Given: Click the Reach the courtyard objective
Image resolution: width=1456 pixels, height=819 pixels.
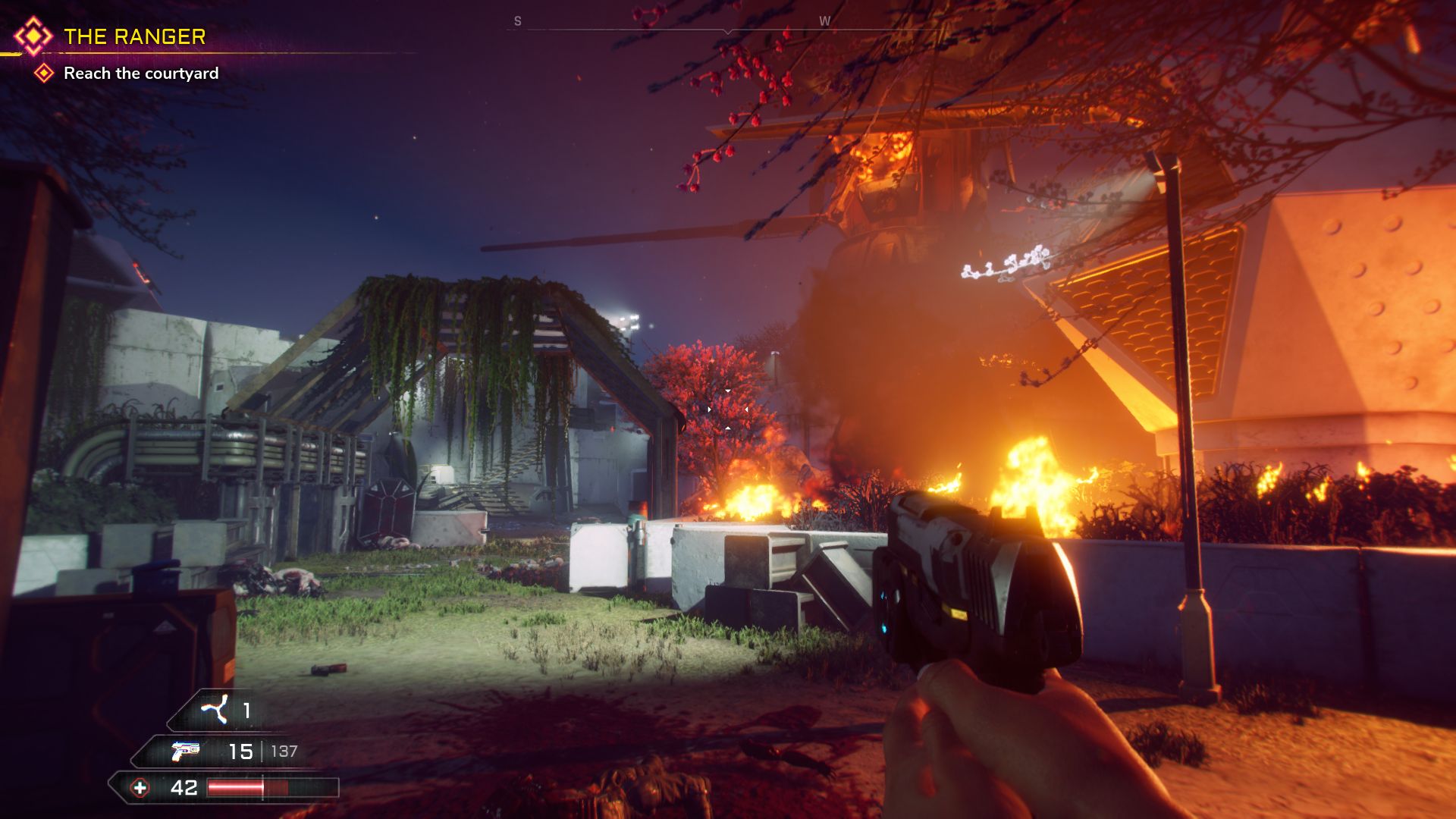Looking at the screenshot, I should click(141, 74).
